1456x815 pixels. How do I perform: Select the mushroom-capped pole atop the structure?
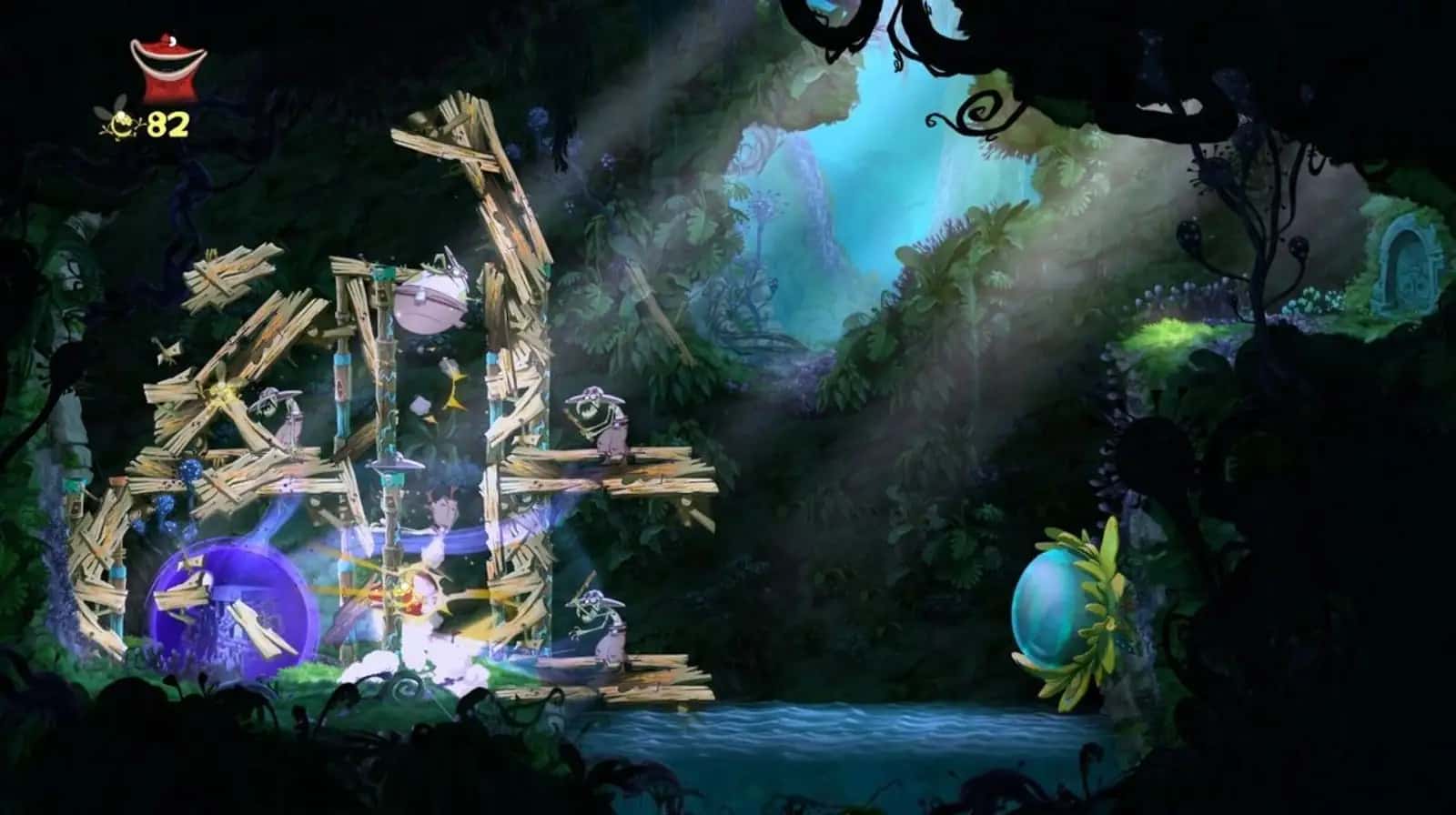[x=396, y=466]
